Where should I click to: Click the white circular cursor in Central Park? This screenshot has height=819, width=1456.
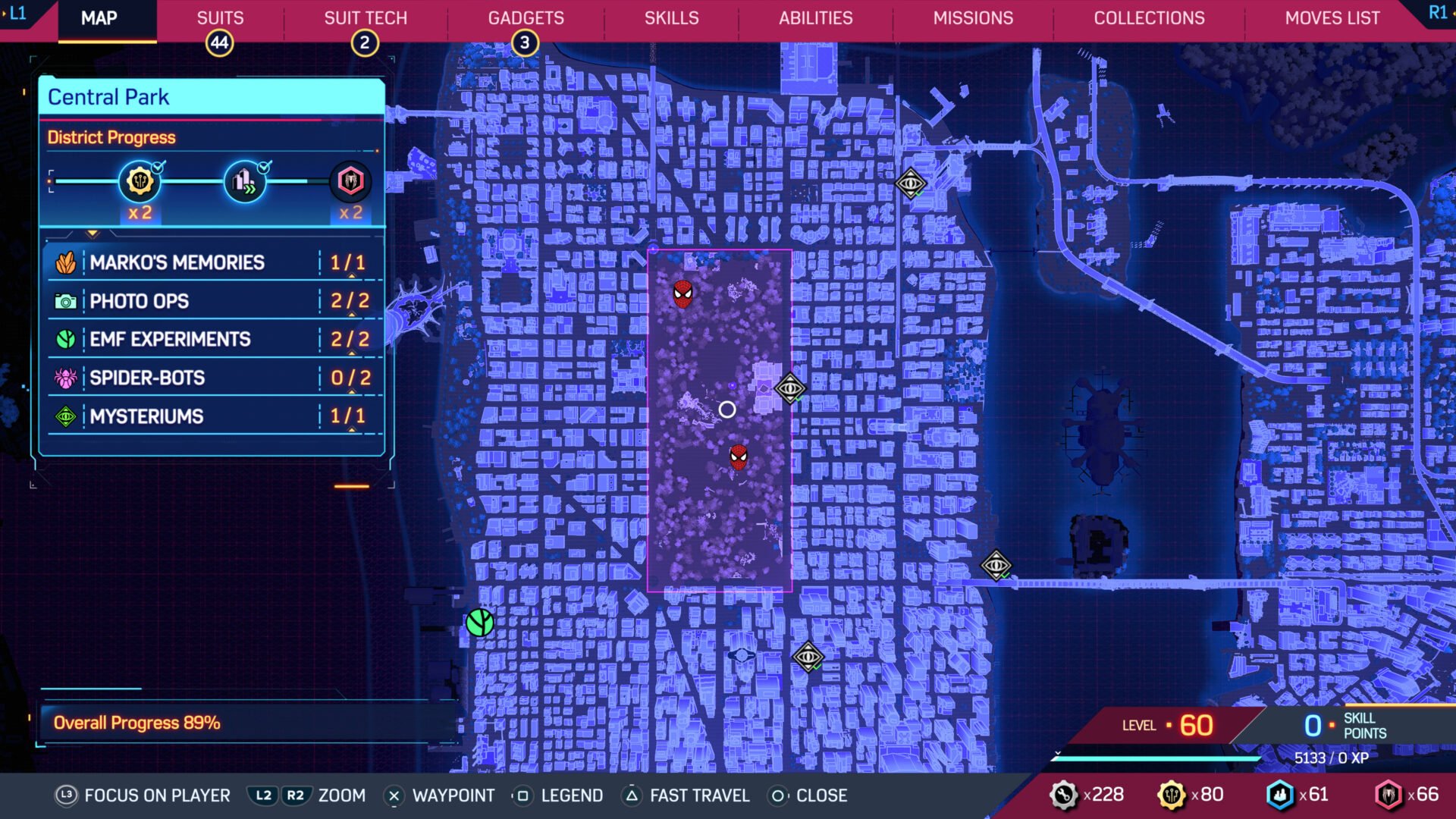tap(726, 409)
